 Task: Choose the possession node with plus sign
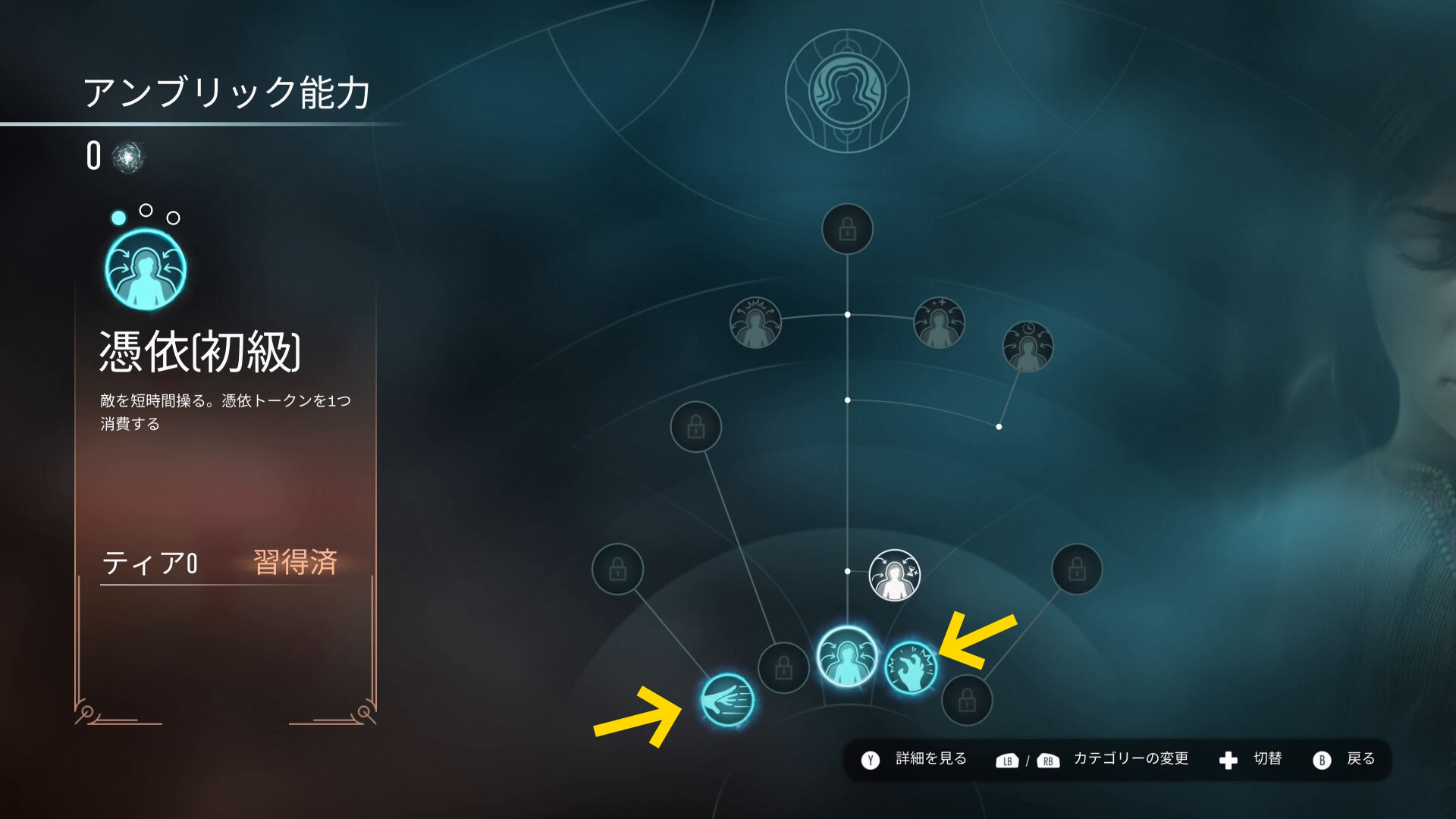pos(939,322)
